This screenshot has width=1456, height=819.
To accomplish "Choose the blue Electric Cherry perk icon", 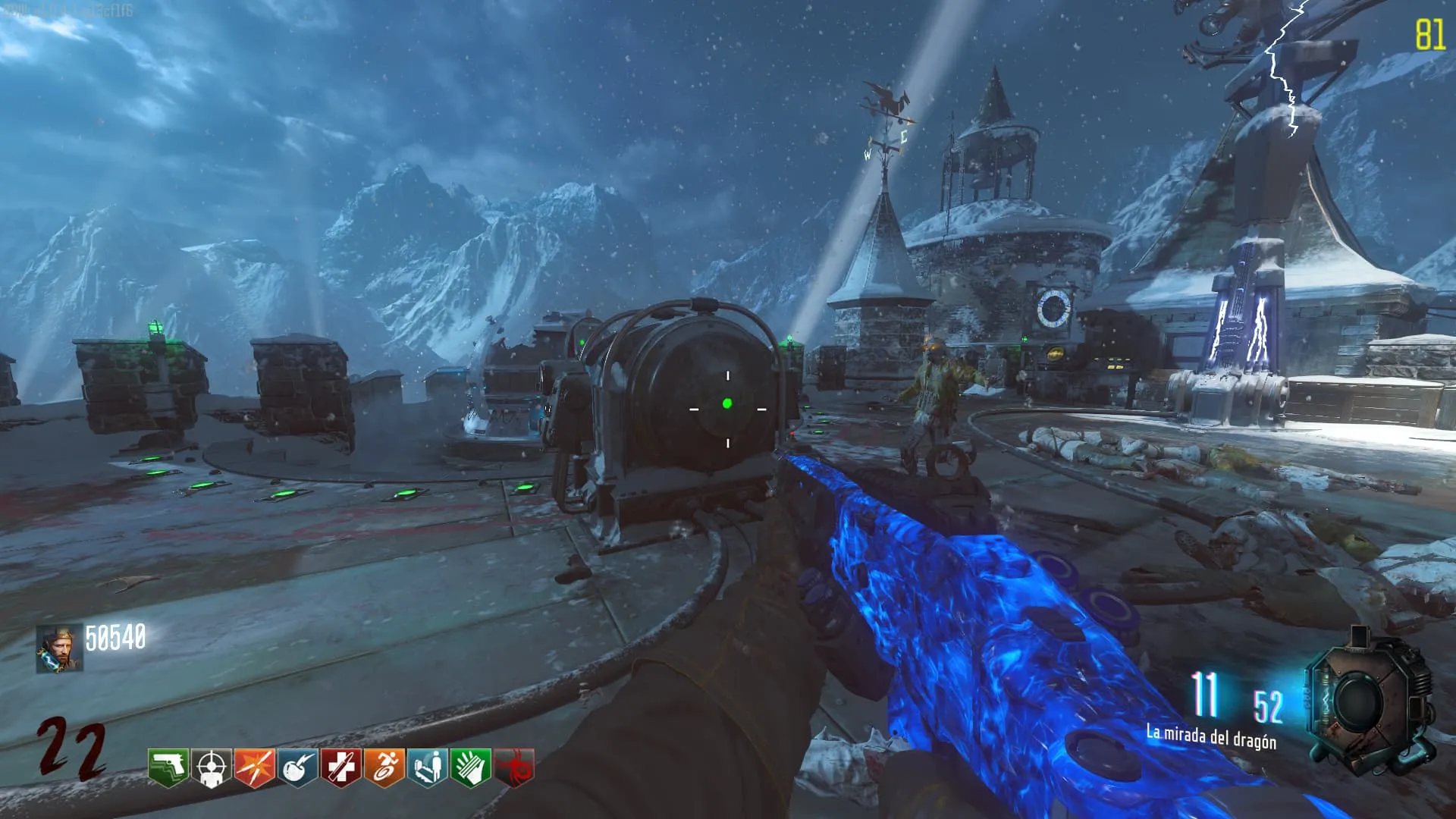I will tap(298, 767).
